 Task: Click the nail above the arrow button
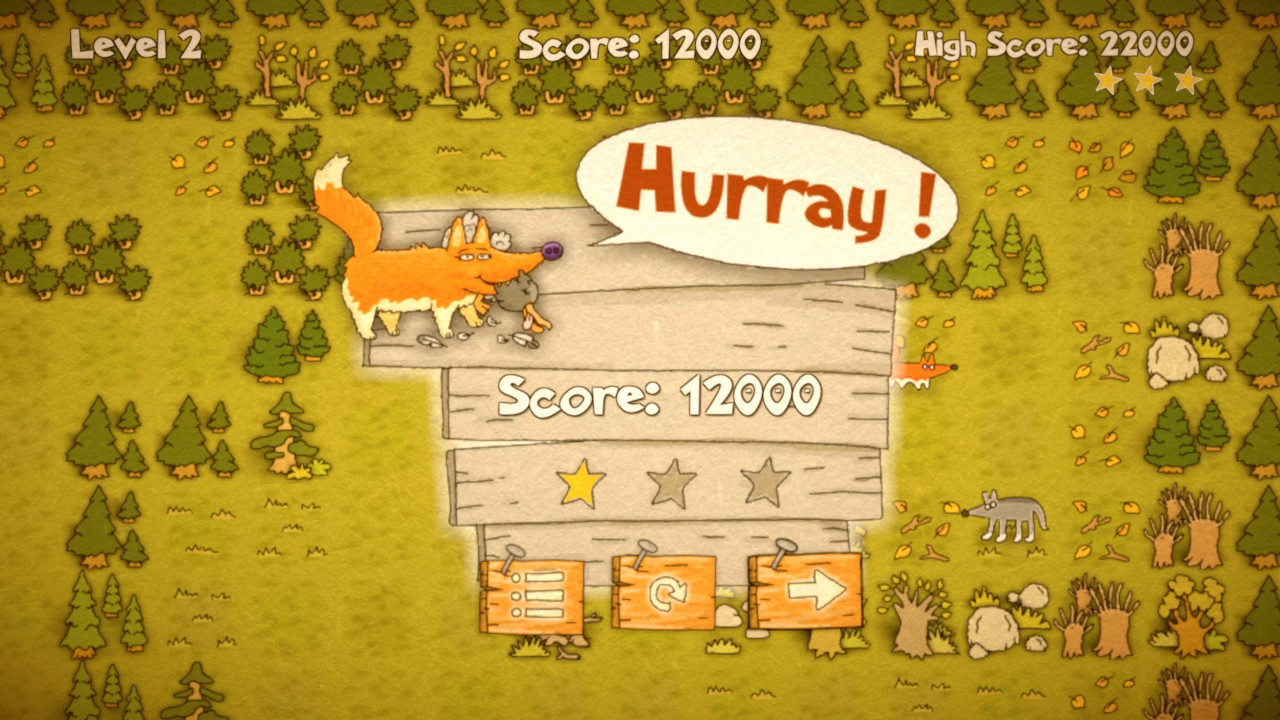[783, 546]
